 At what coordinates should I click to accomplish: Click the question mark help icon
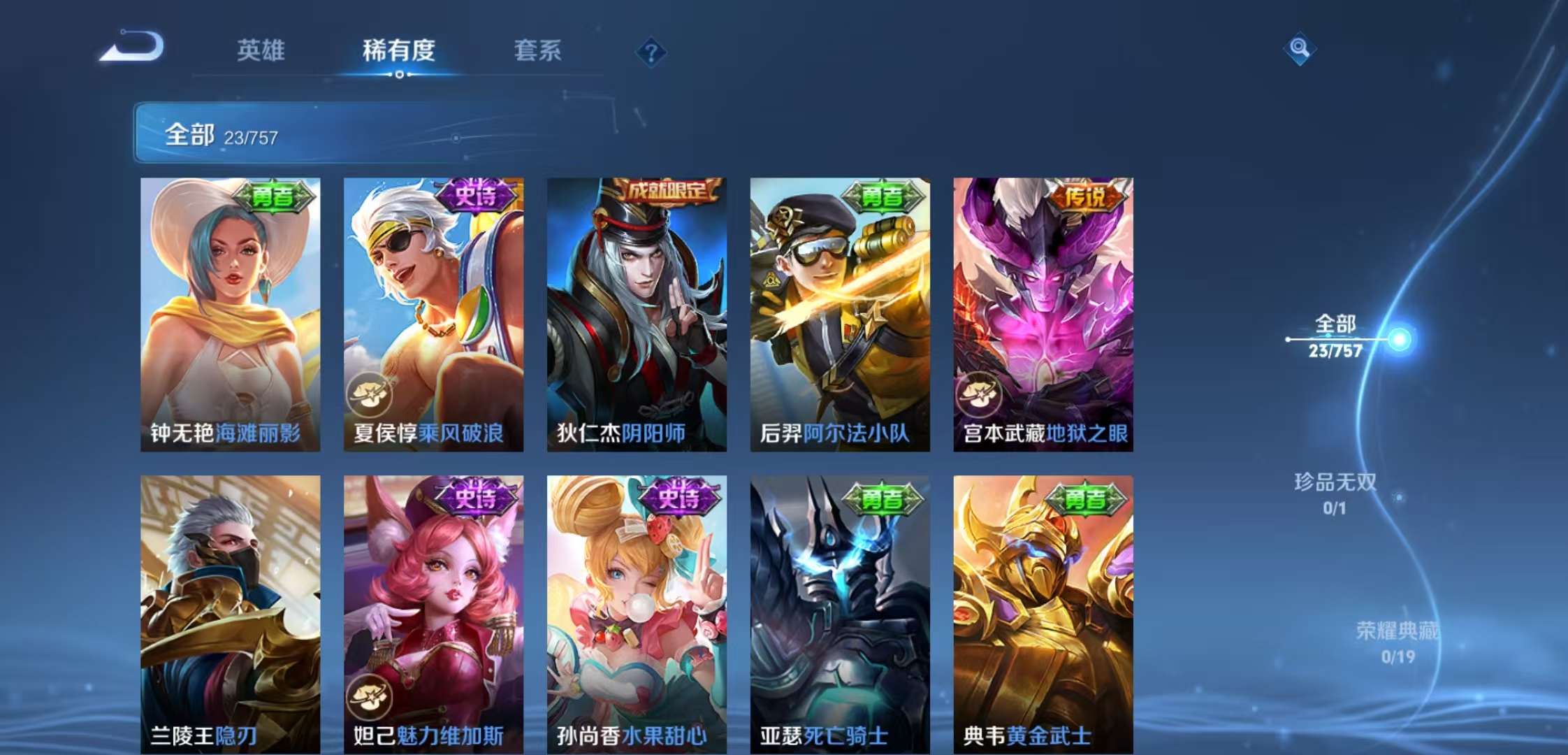tap(651, 52)
